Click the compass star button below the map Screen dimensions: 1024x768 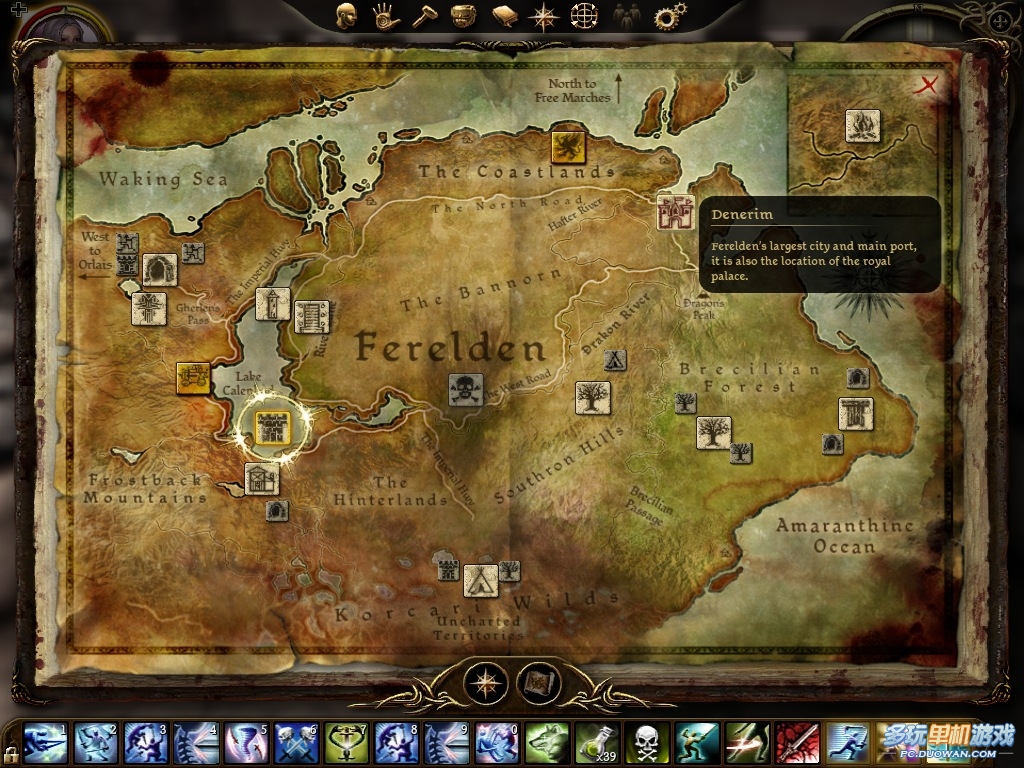(x=487, y=683)
